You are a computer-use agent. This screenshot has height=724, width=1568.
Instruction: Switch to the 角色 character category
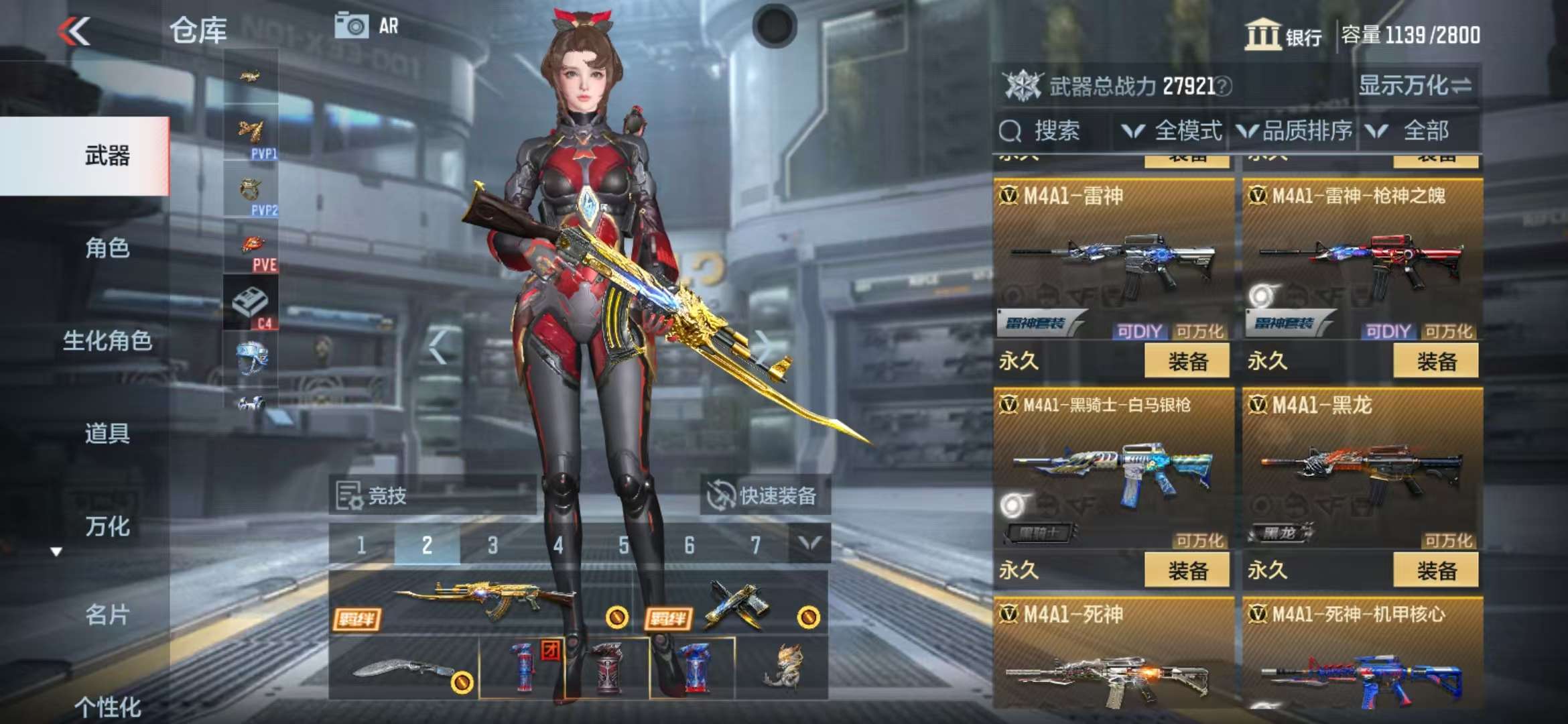(x=107, y=248)
